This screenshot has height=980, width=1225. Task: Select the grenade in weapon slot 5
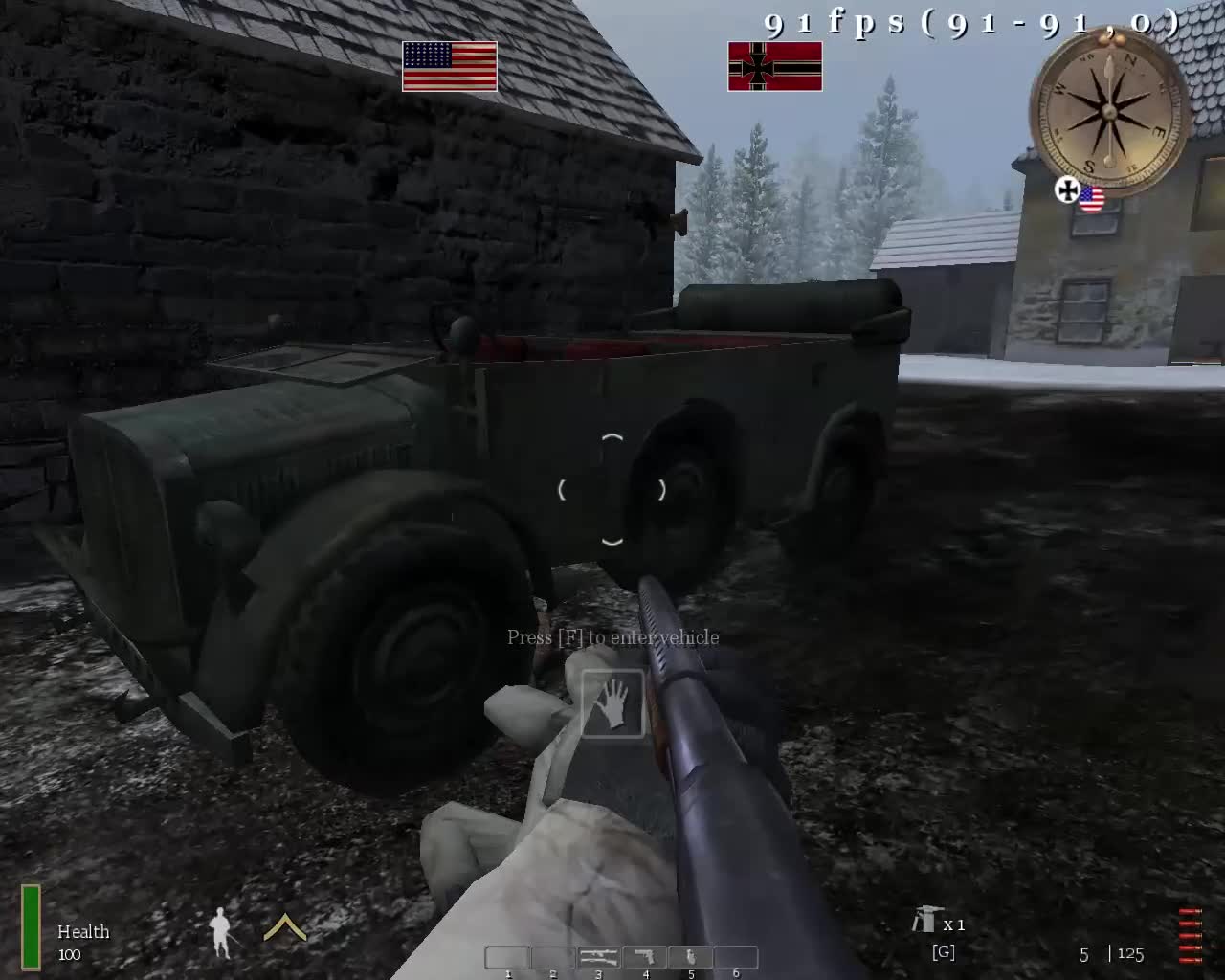pyautogui.click(x=690, y=955)
